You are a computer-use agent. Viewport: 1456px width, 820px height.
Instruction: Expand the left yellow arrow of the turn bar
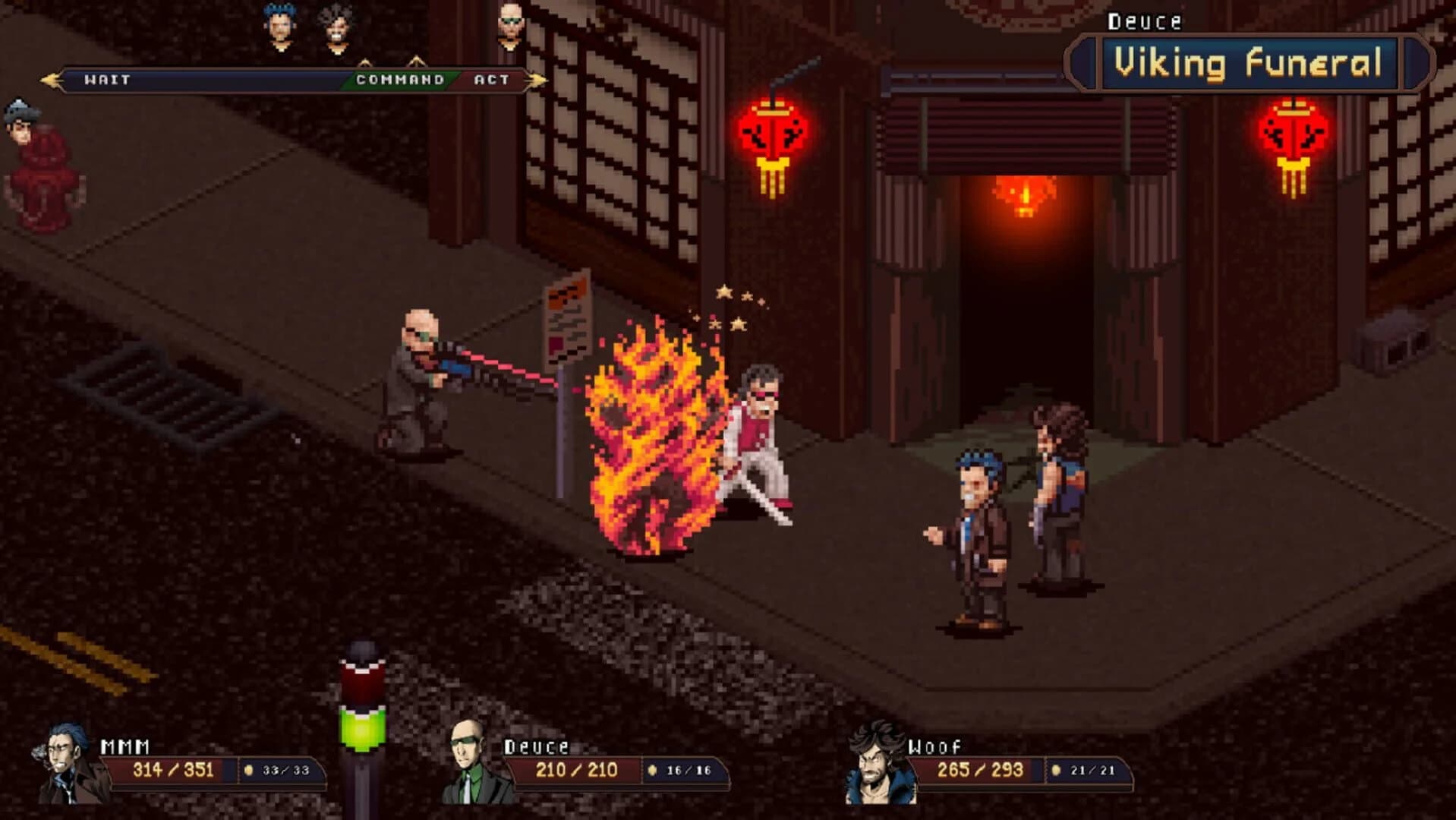coord(49,78)
